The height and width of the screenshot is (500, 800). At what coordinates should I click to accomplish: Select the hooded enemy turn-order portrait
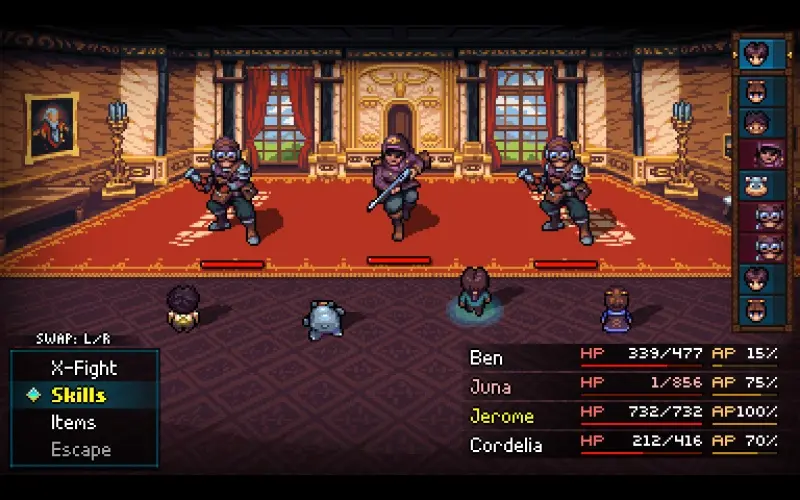pyautogui.click(x=763, y=154)
